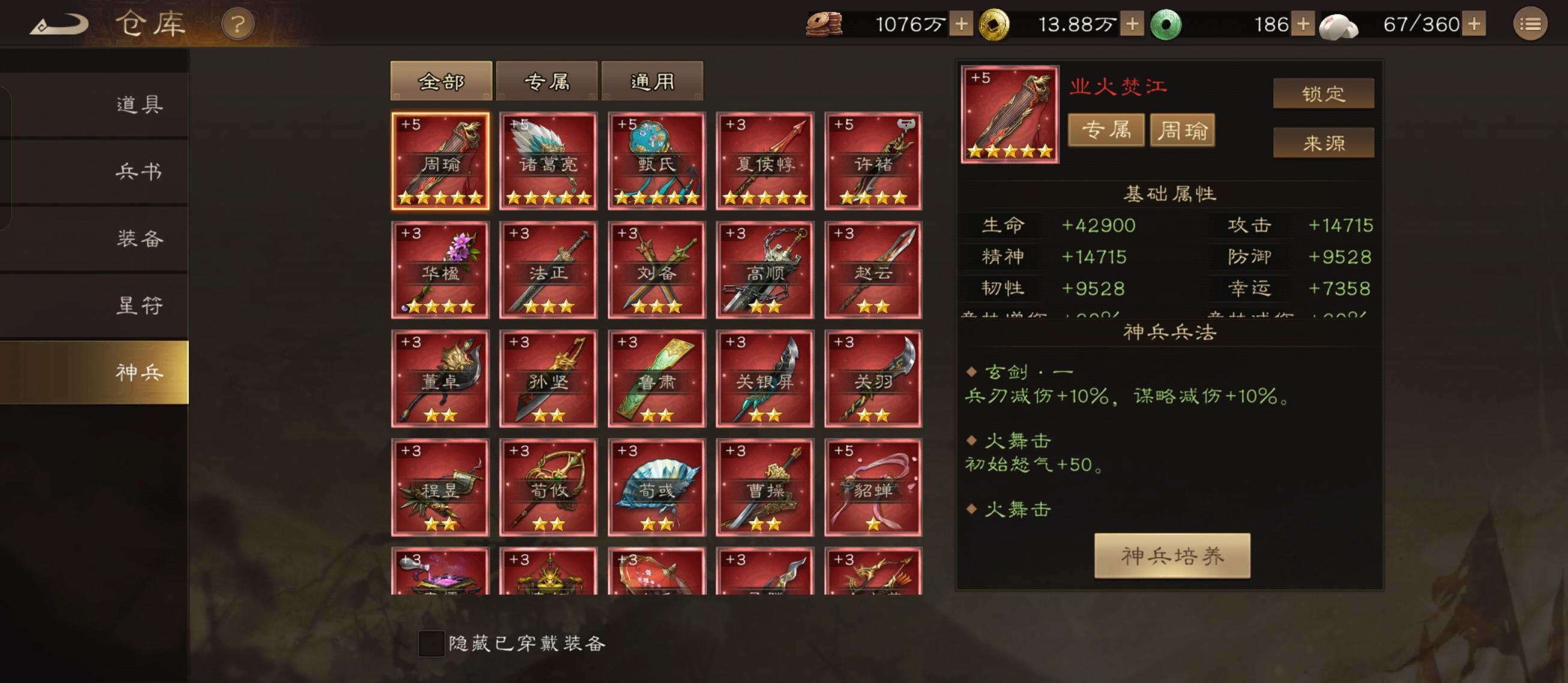Select the 貂蝉 weapon thumbnail
The image size is (1568, 683).
tap(872, 486)
